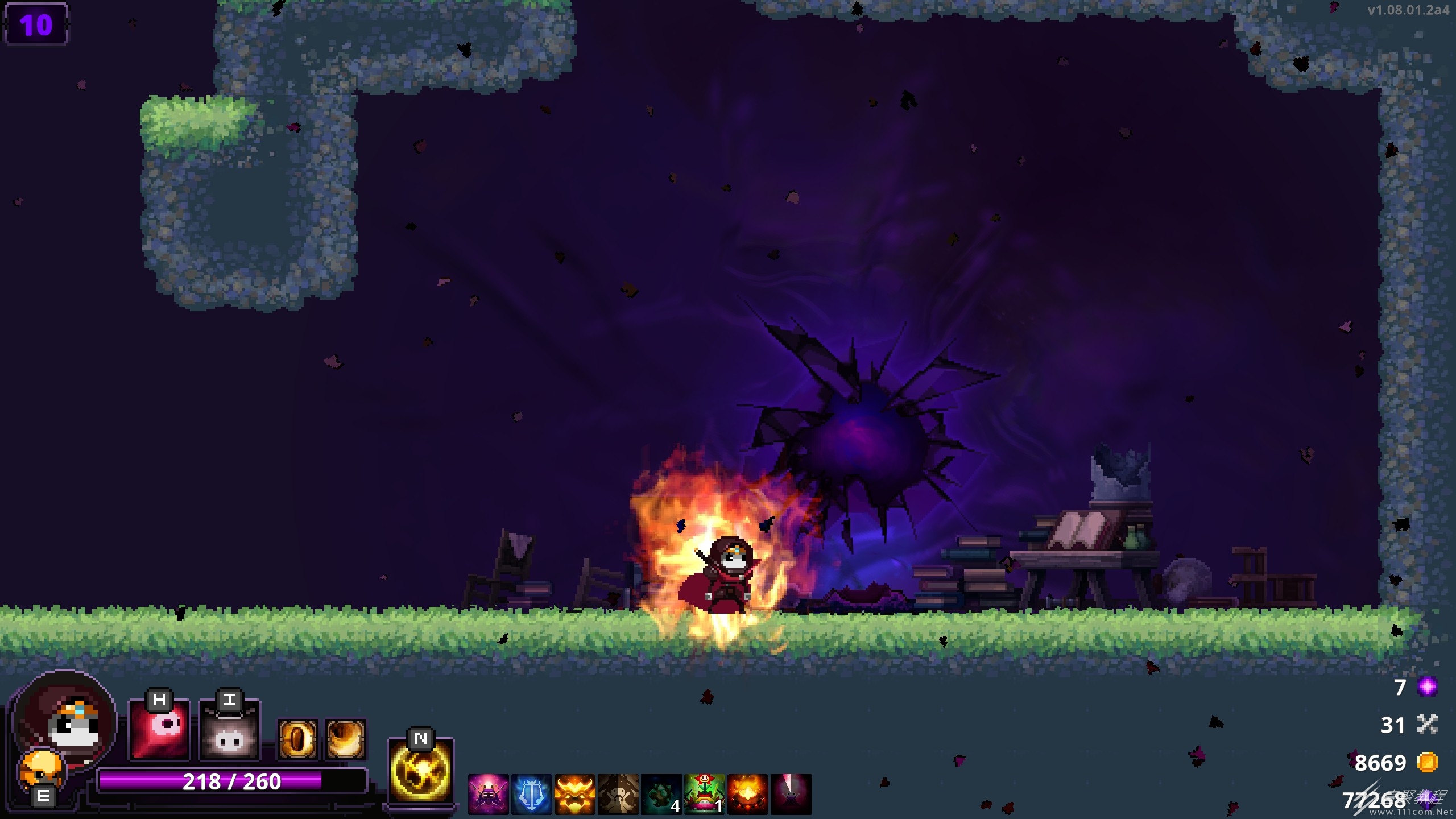This screenshot has height=819, width=1456.
Task: Select the pink light beam item
Action: (x=791, y=794)
